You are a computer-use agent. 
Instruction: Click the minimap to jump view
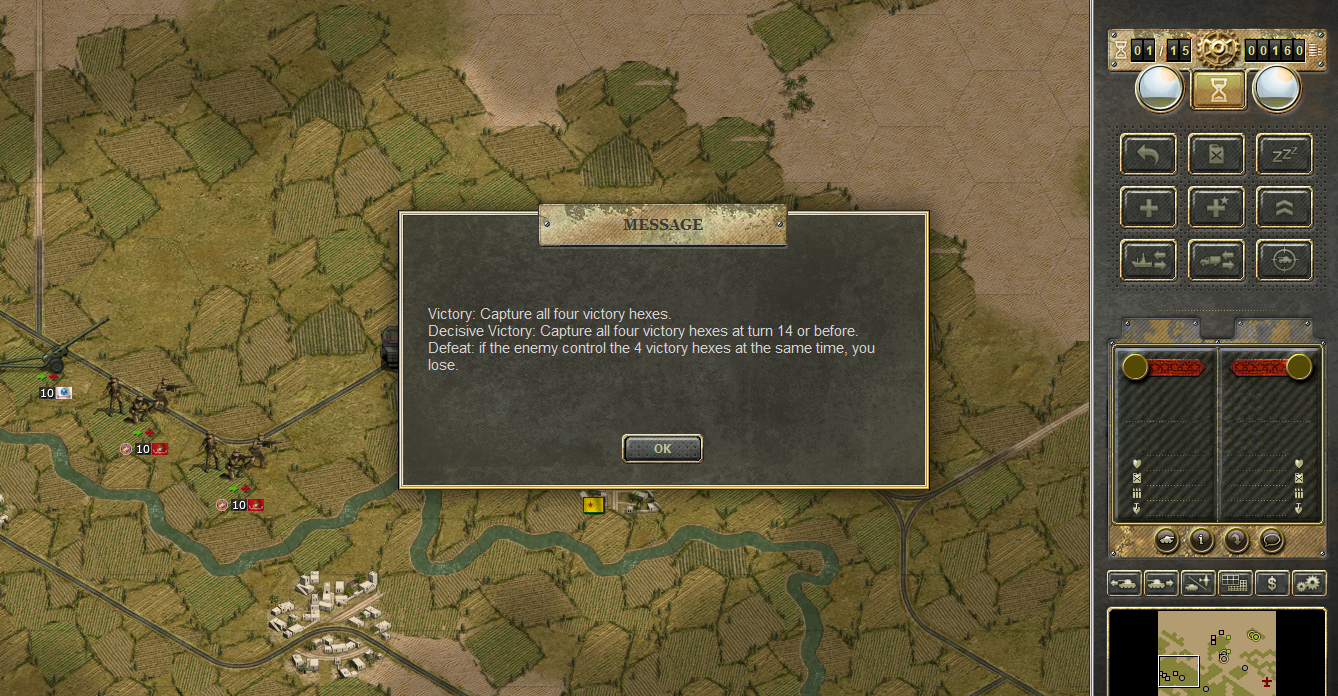tap(1217, 652)
